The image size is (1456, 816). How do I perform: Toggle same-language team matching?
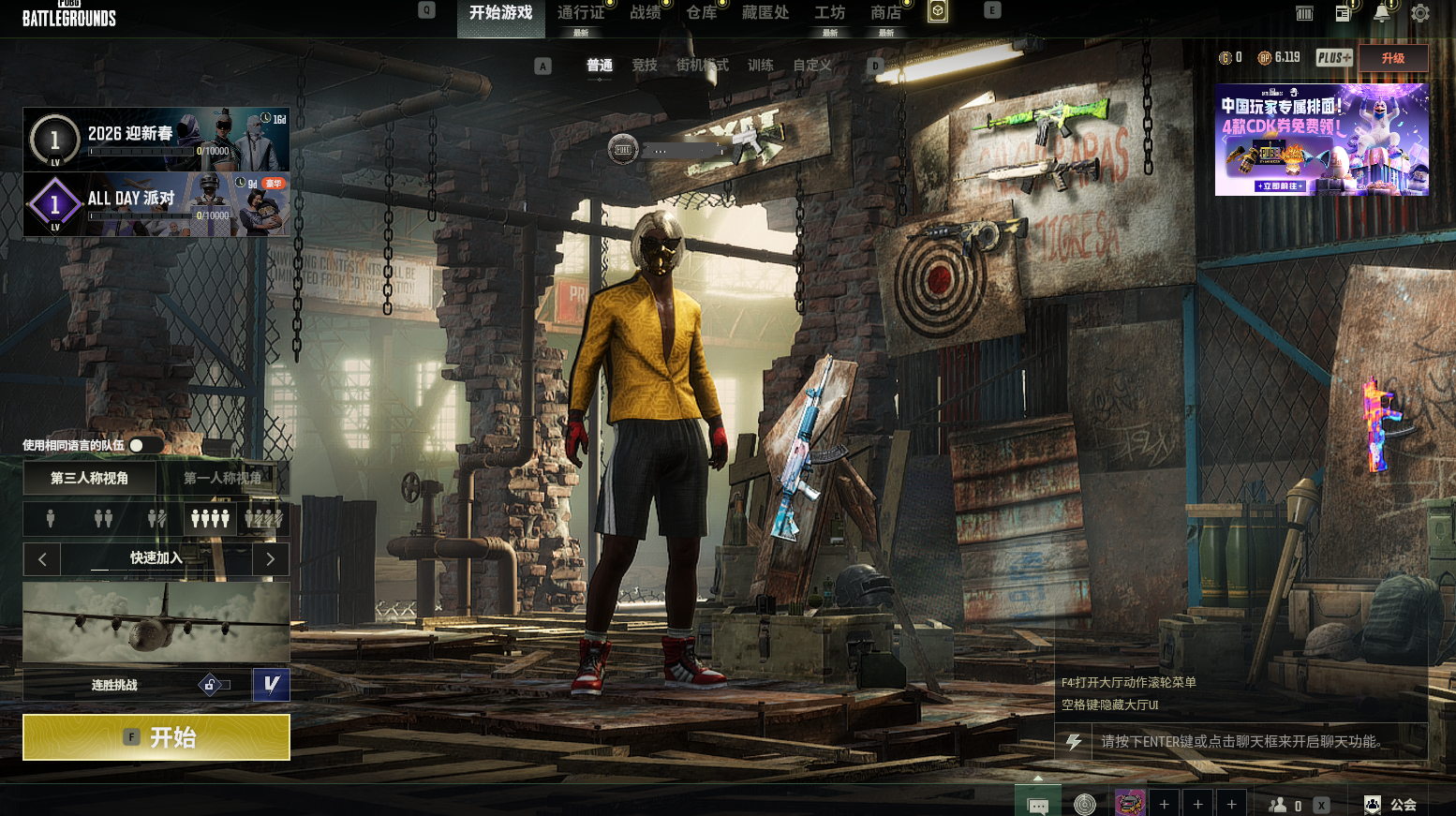click(x=141, y=445)
